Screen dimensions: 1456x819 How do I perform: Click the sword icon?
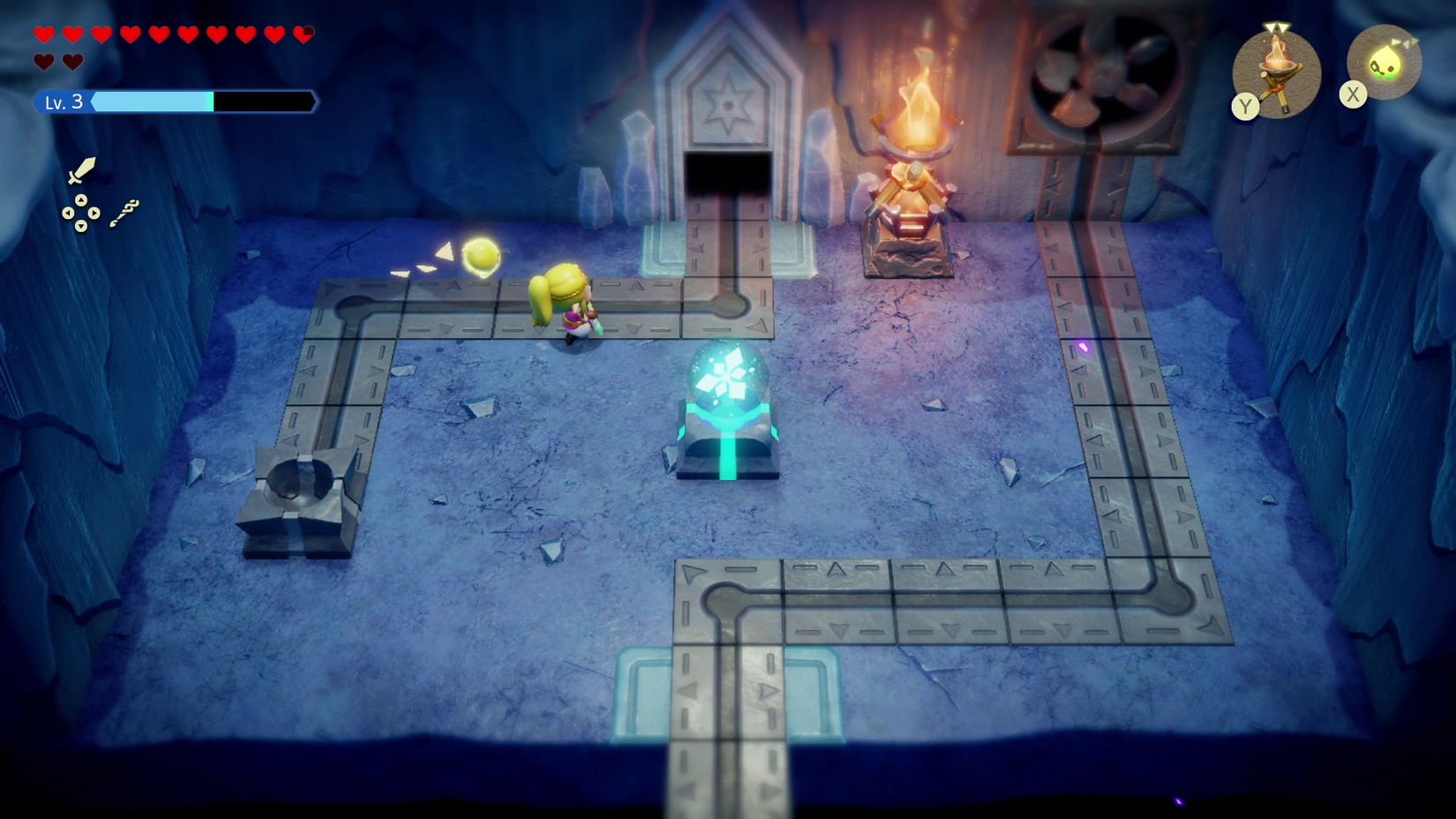(x=81, y=169)
